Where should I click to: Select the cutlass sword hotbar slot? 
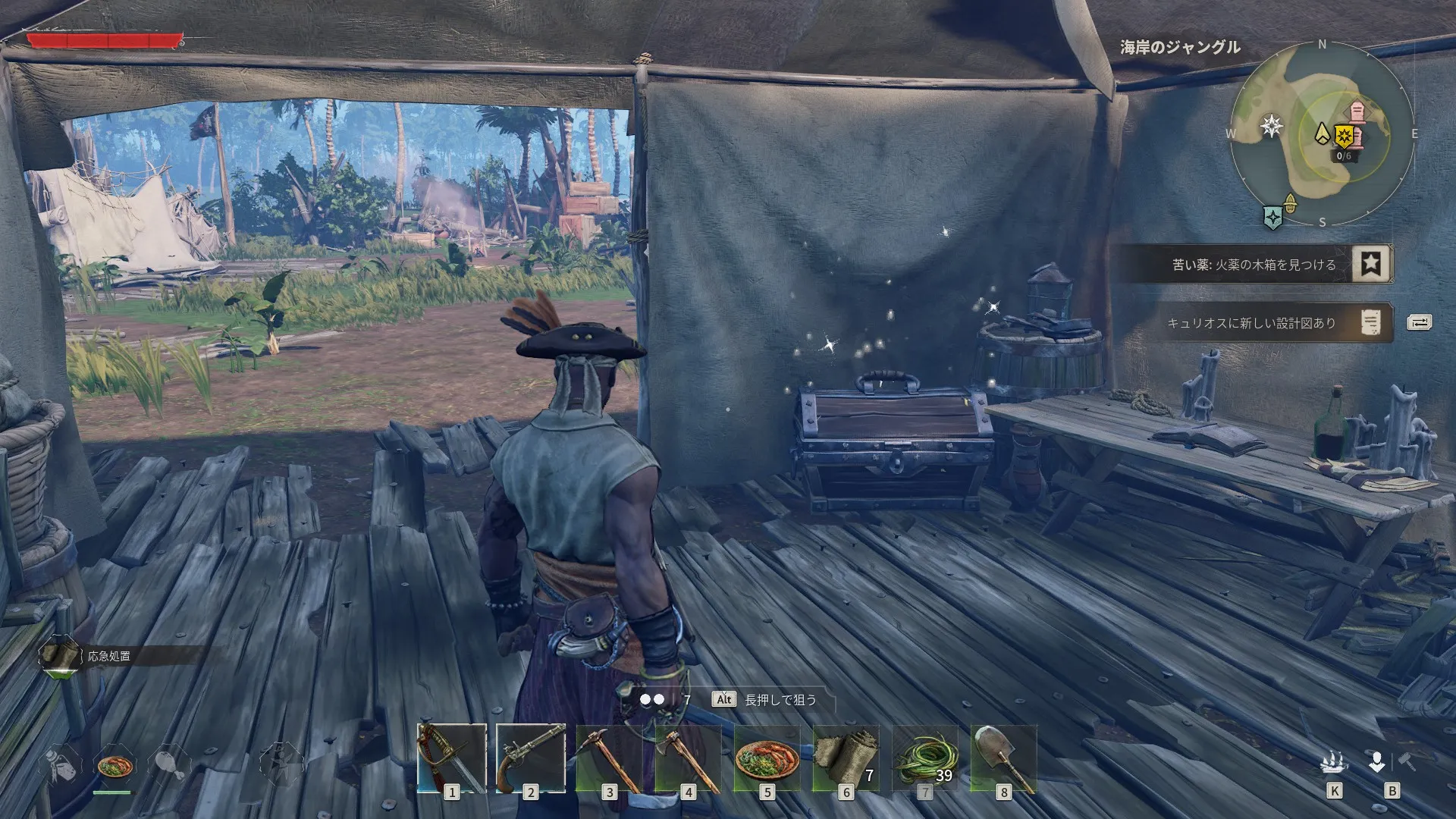(x=452, y=758)
